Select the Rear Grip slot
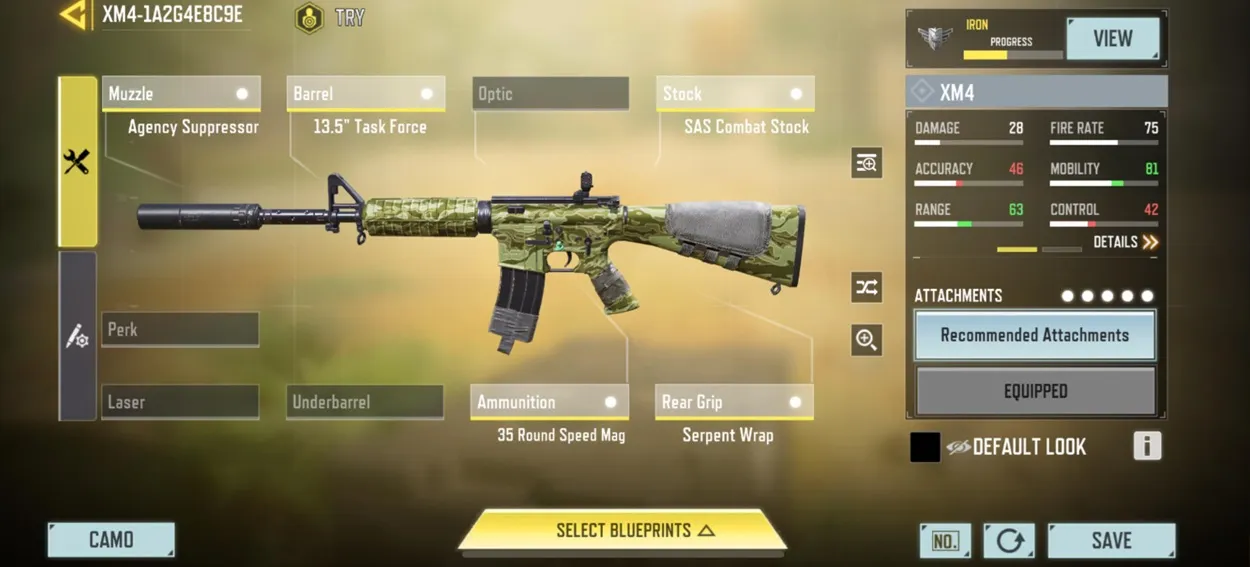Screen dimensions: 1250x567 click(734, 402)
